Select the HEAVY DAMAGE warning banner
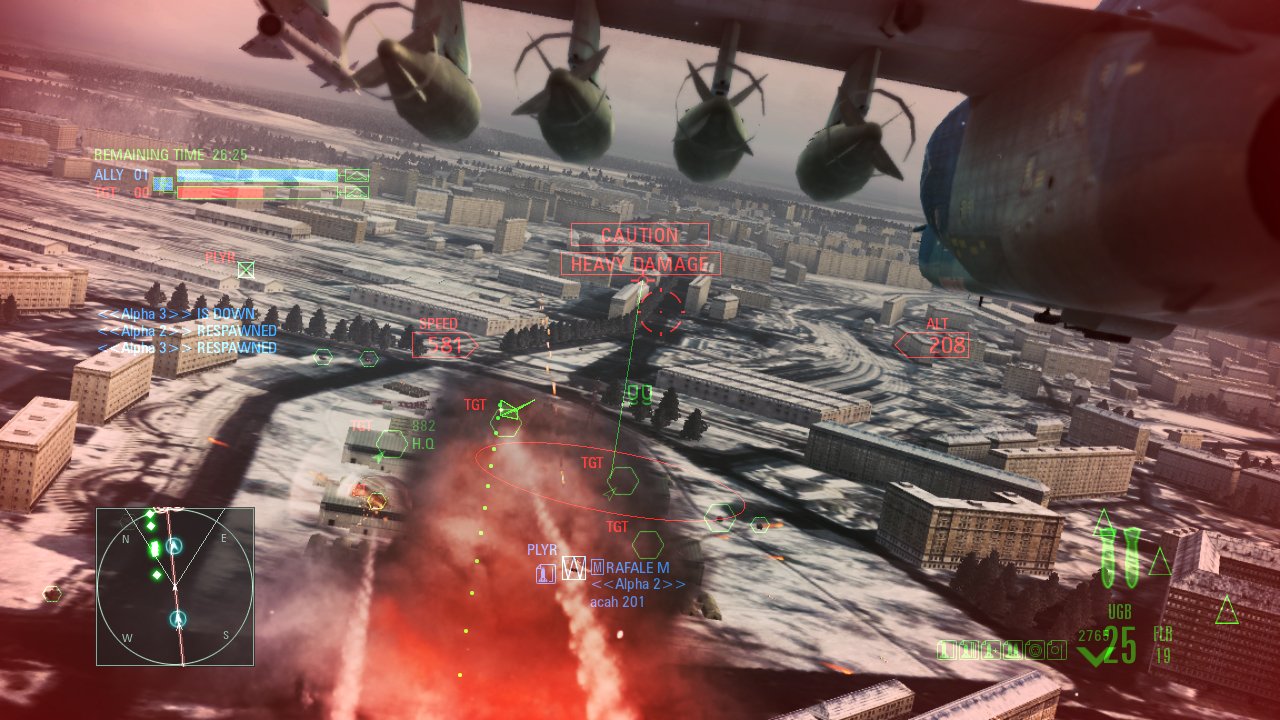The width and height of the screenshot is (1280, 720). 638,263
